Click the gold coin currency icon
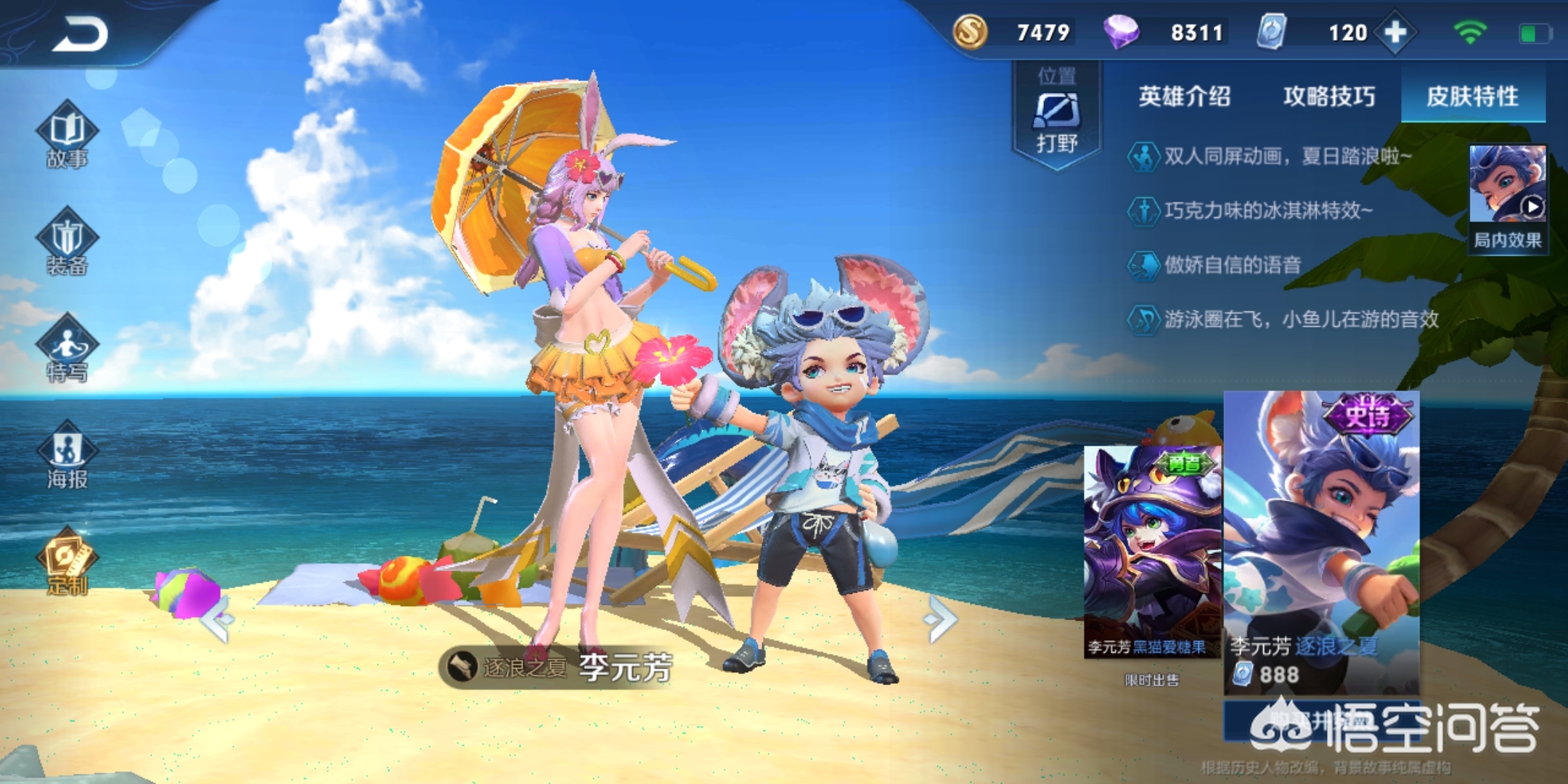Image resolution: width=1568 pixels, height=784 pixels. [971, 33]
